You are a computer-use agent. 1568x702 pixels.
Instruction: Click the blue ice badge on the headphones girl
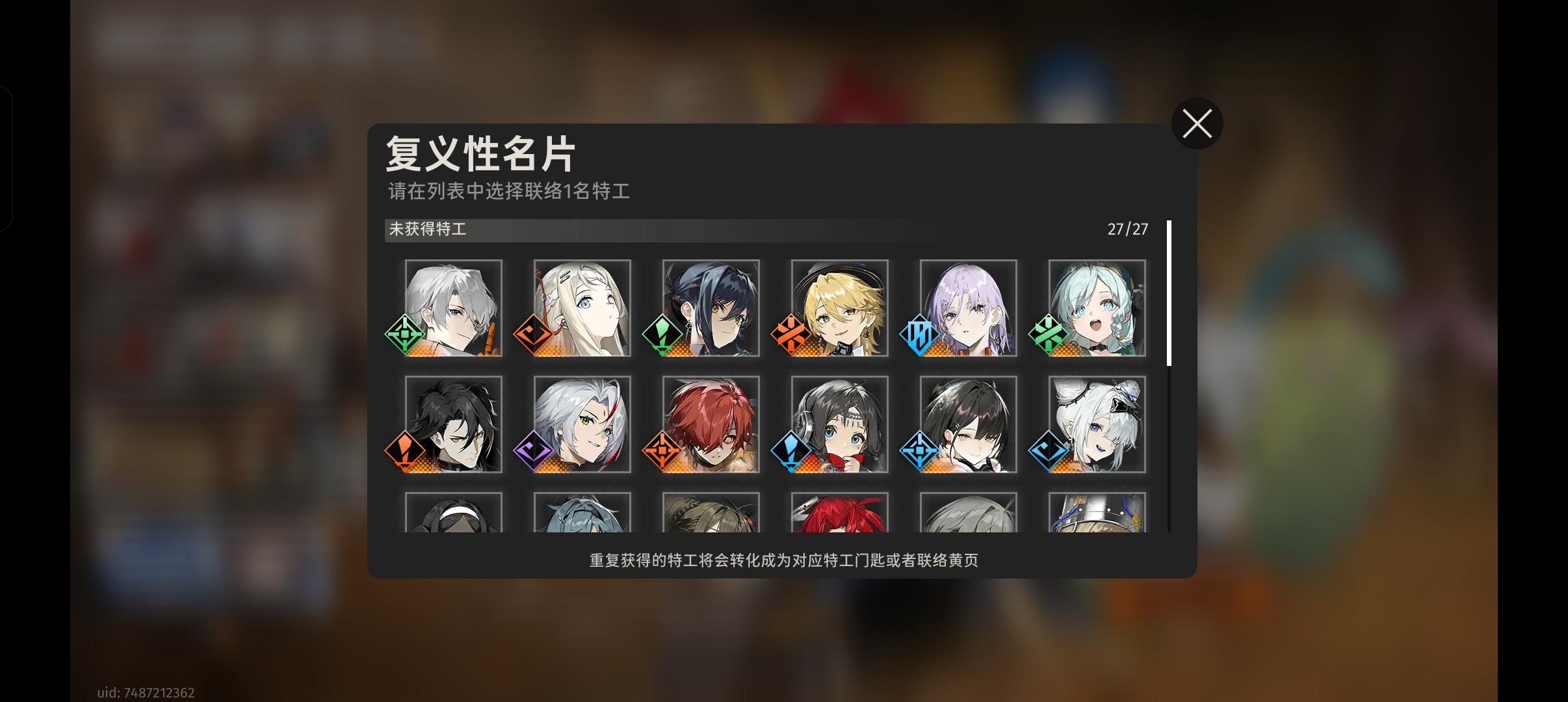click(x=791, y=452)
